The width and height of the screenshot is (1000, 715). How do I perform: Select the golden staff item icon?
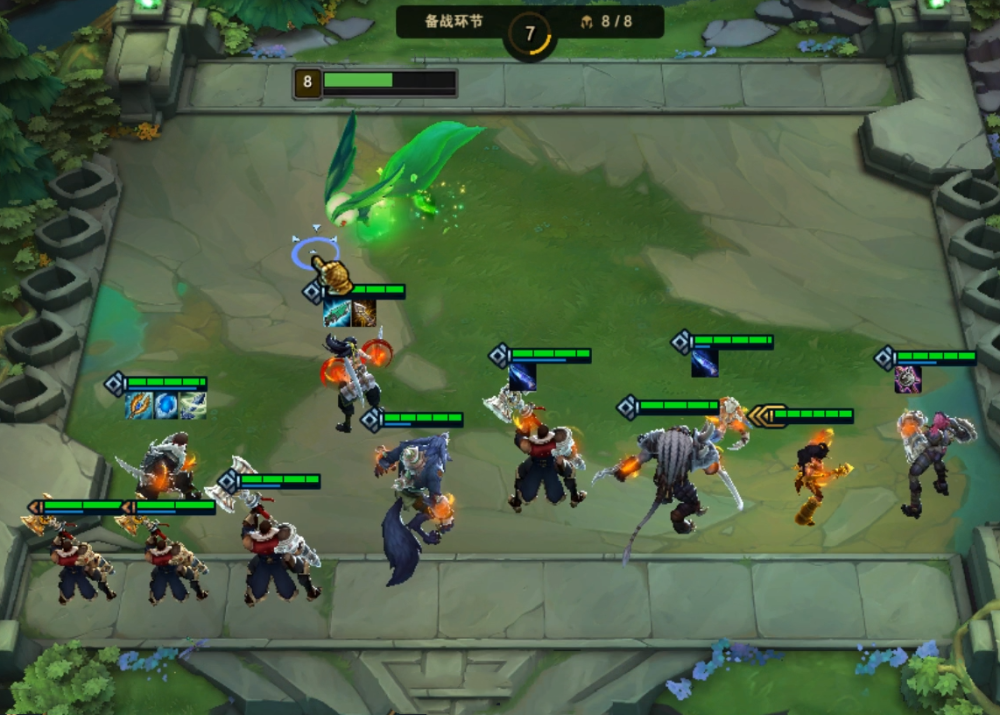pyautogui.click(x=138, y=405)
